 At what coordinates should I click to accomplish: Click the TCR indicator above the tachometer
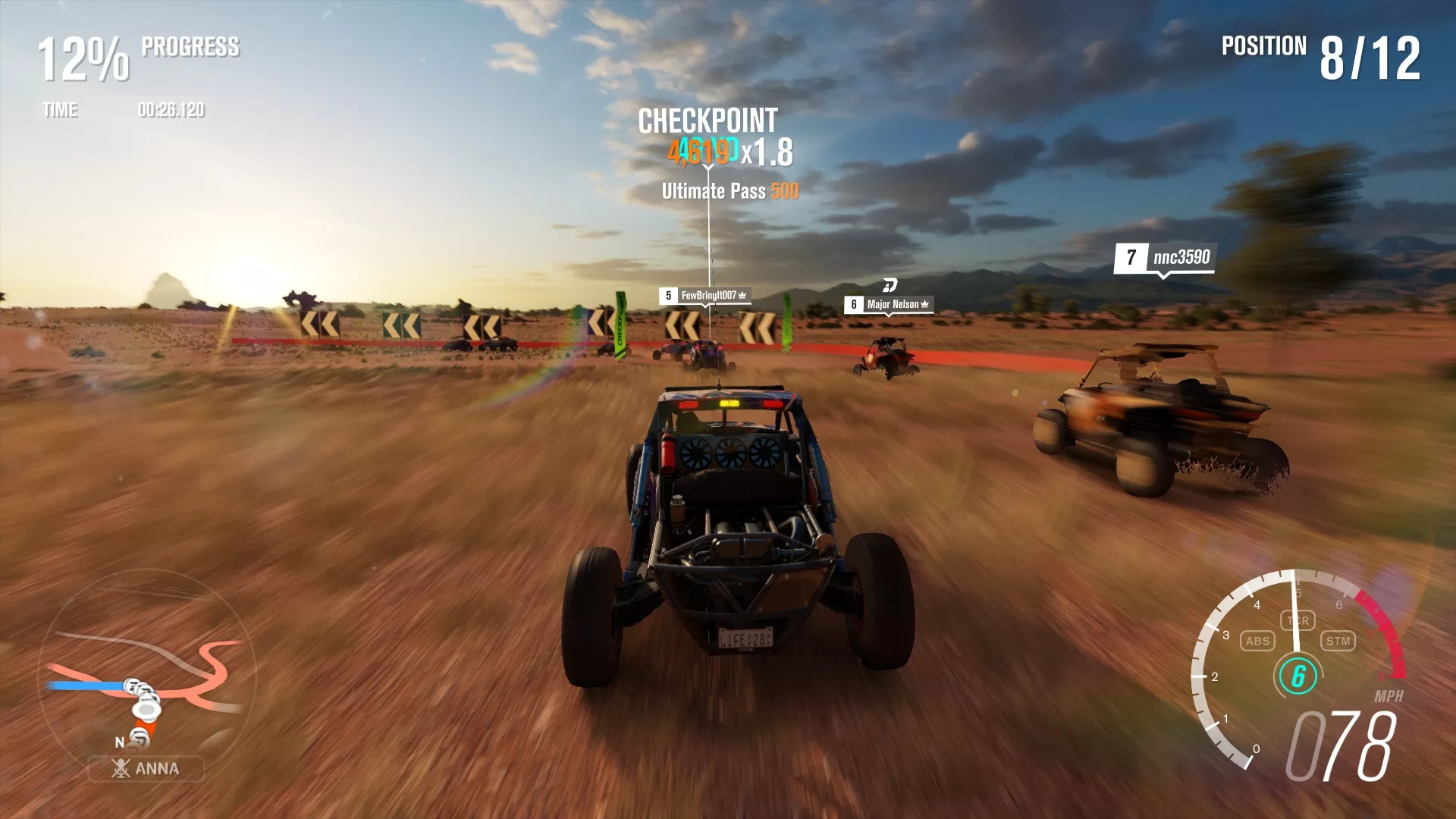tap(1298, 621)
